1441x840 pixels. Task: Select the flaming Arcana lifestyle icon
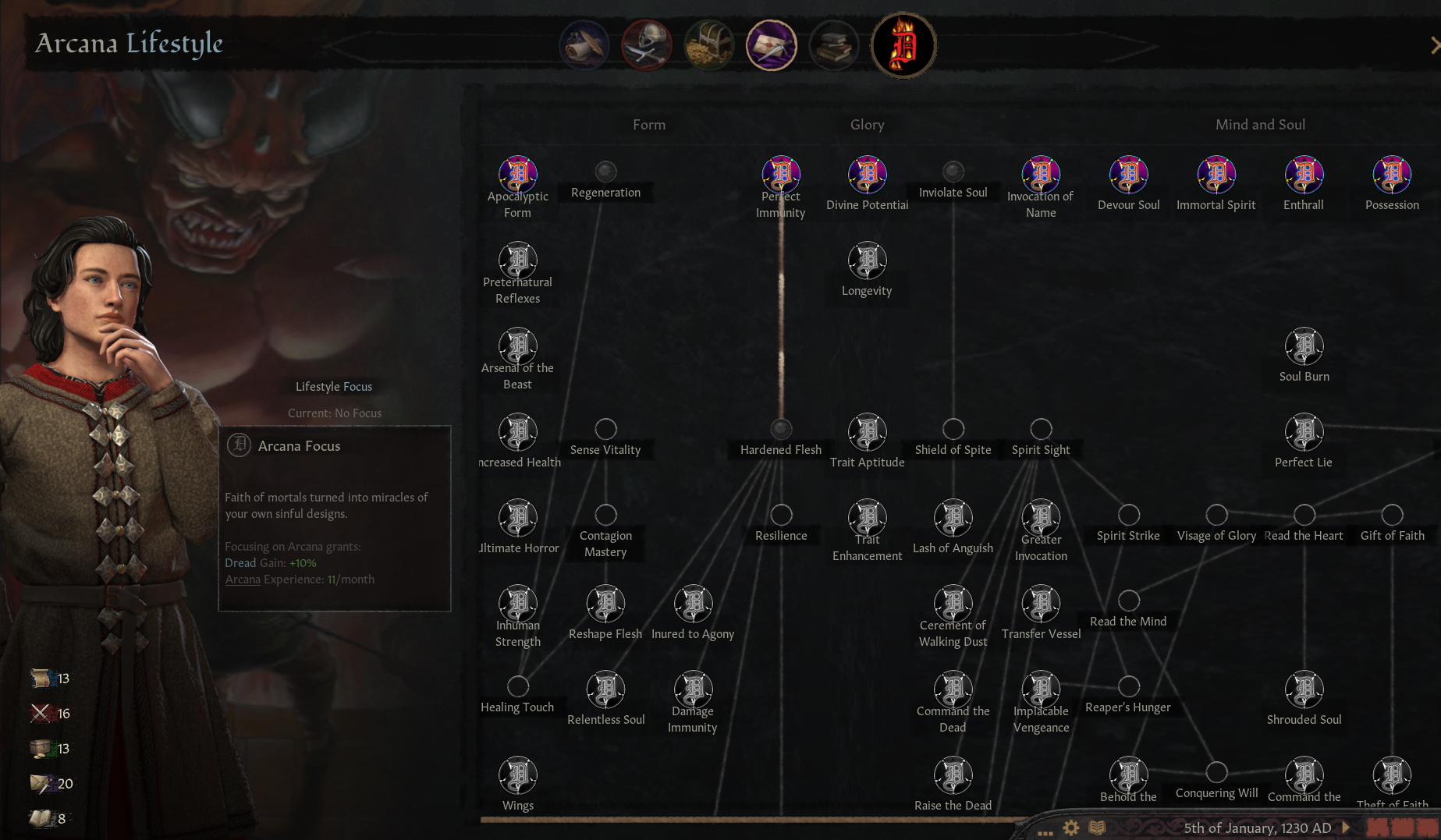coord(903,45)
